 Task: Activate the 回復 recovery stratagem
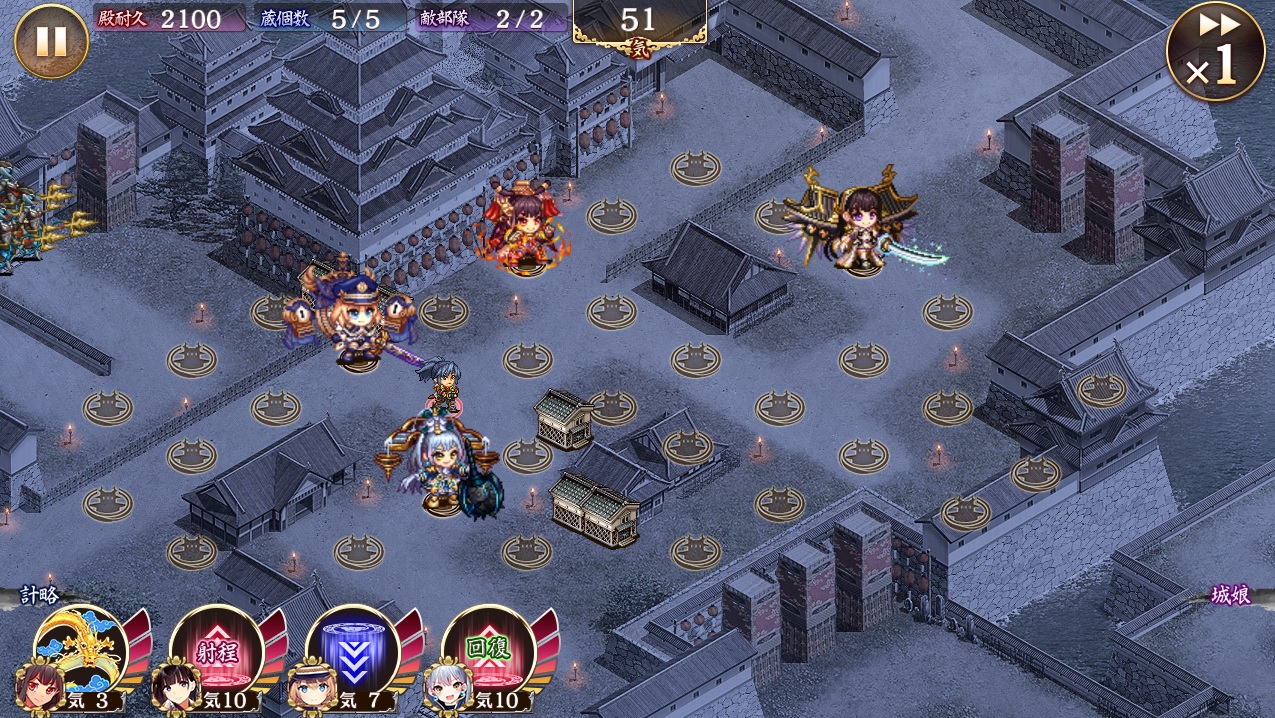(x=488, y=650)
